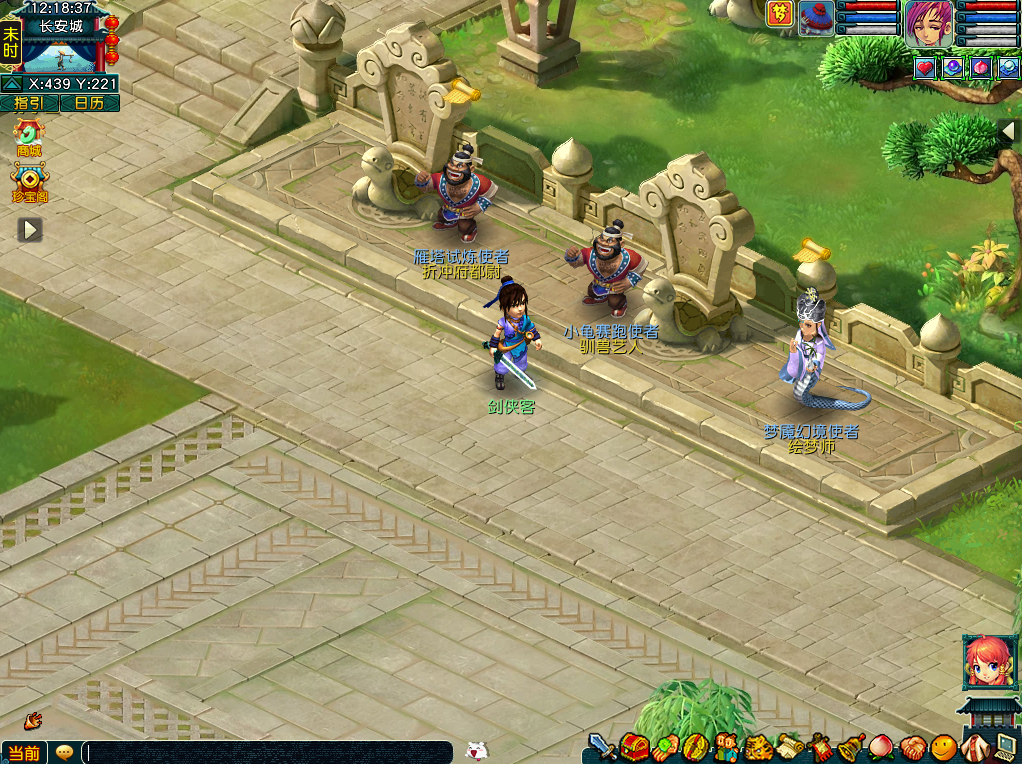Click the gray right-arrow expand button
Screen dimensions: 1022x764
pyautogui.click(x=30, y=230)
